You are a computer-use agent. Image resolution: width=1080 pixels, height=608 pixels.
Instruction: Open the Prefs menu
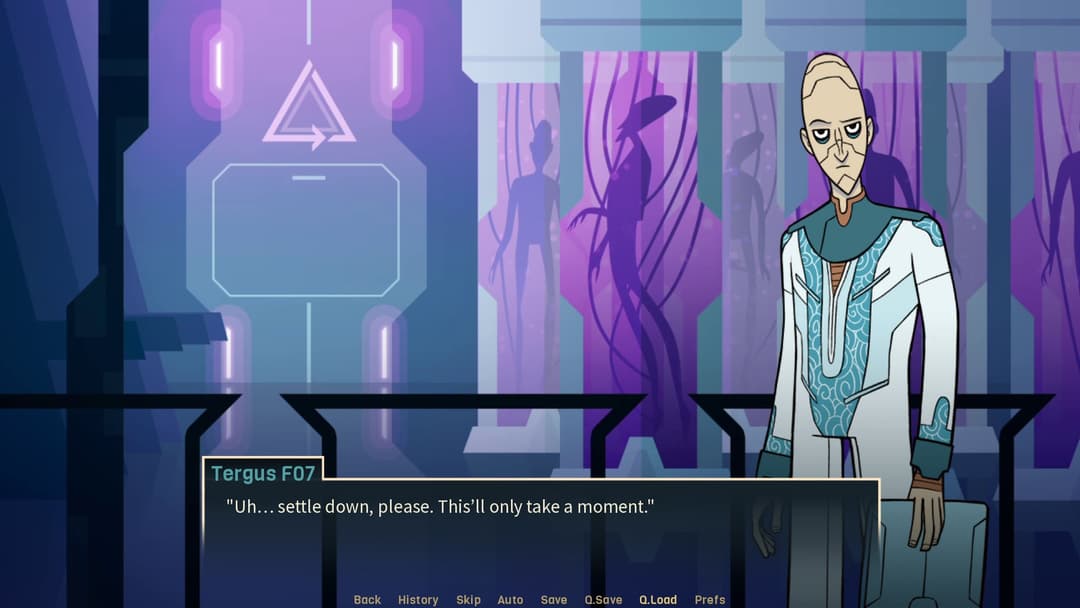click(x=710, y=600)
